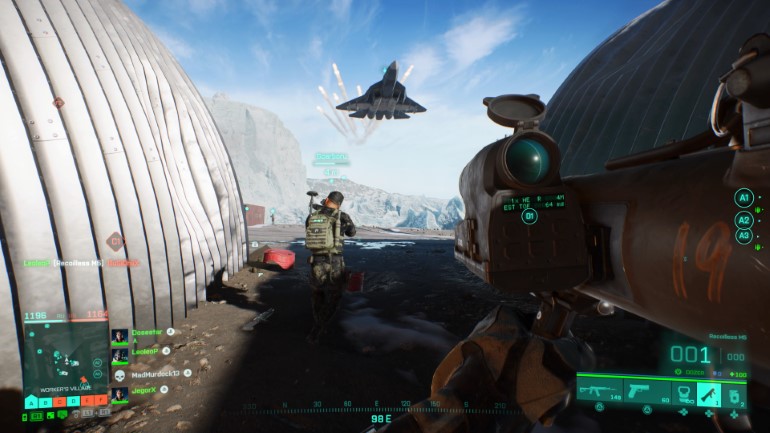Pick the ammo crate equipment slot

[x=734, y=393]
